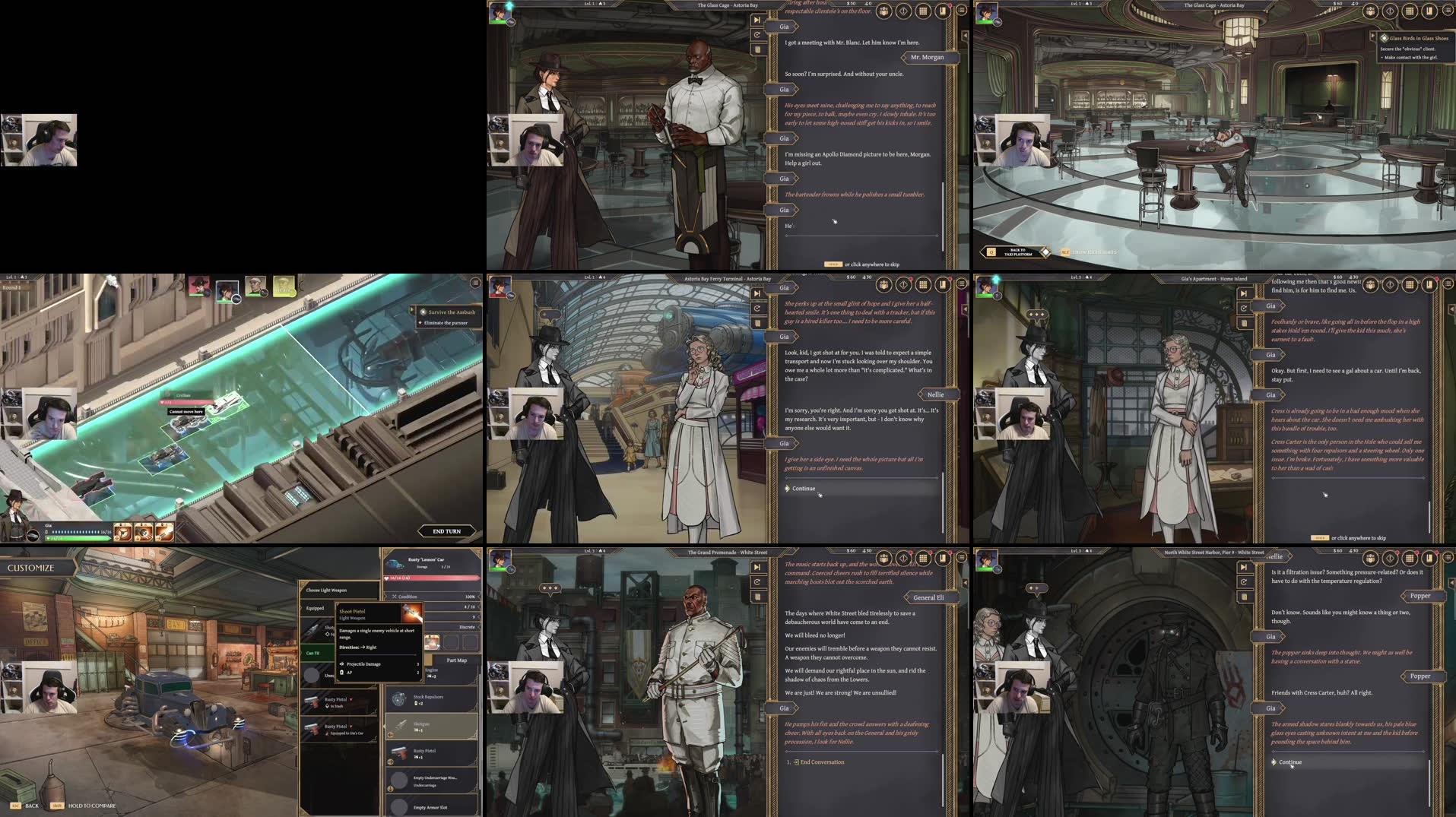1456x817 pixels.
Task: Open the inventory grid icon in the HUD
Action: click(x=921, y=9)
